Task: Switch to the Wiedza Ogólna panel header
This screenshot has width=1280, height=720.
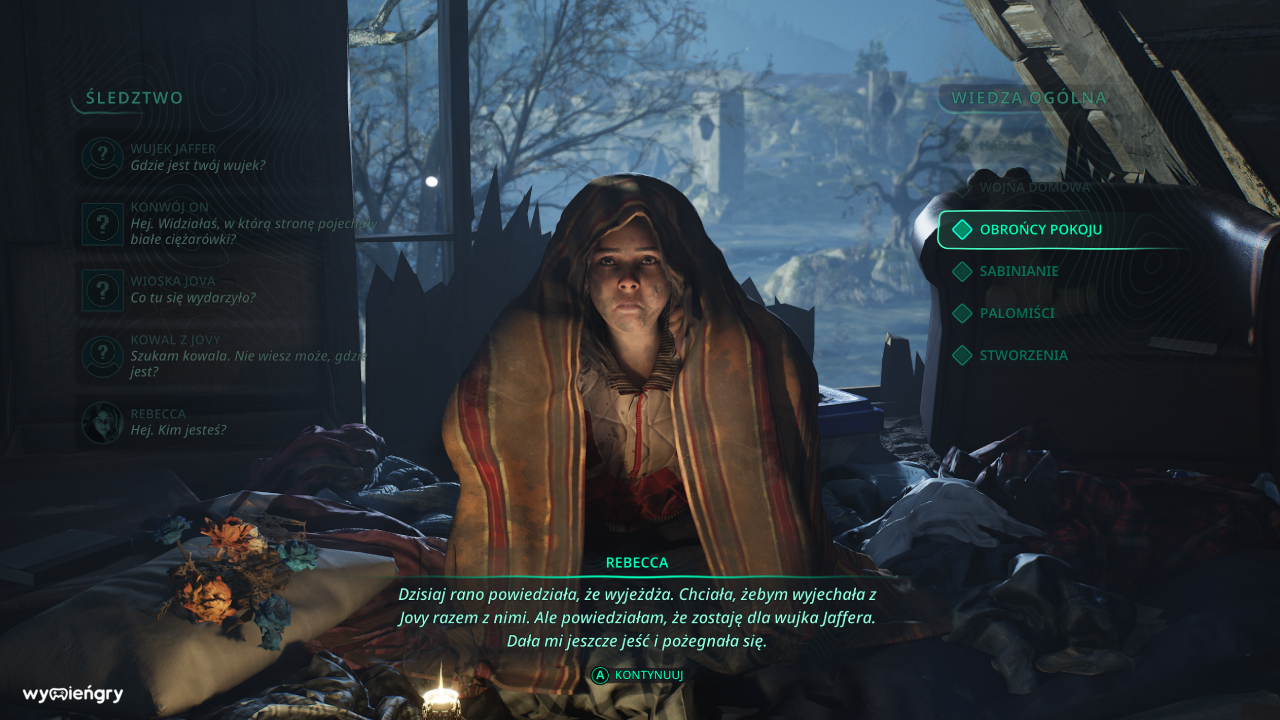Action: click(x=1029, y=98)
